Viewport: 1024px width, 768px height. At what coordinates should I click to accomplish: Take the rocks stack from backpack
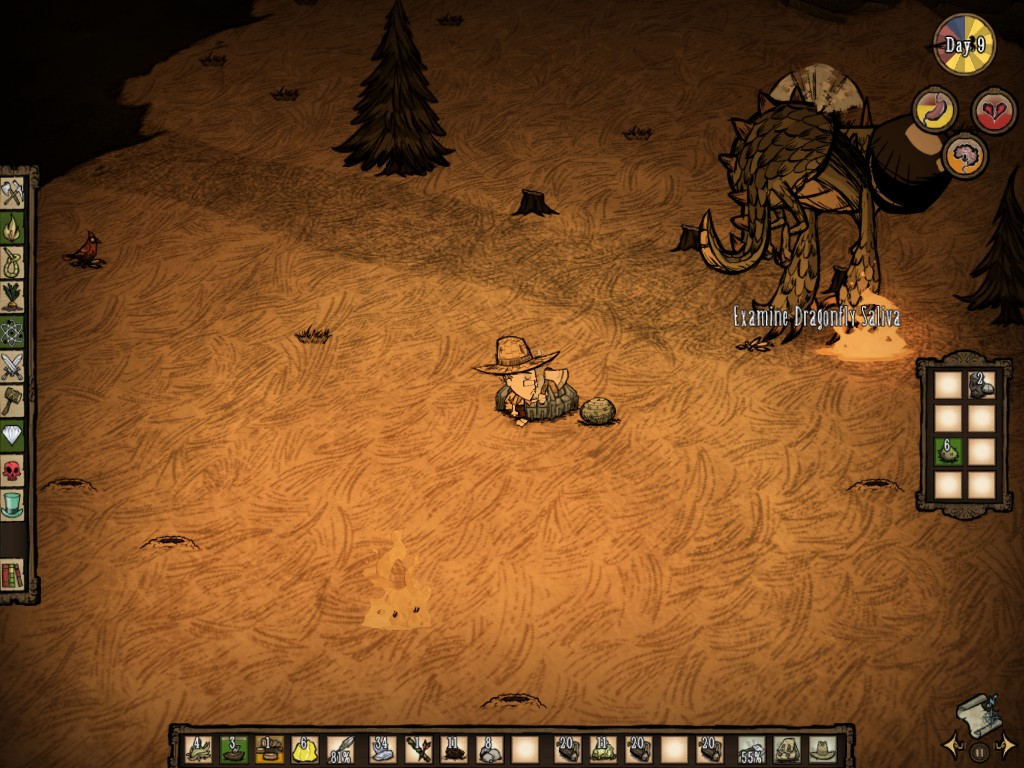click(981, 385)
